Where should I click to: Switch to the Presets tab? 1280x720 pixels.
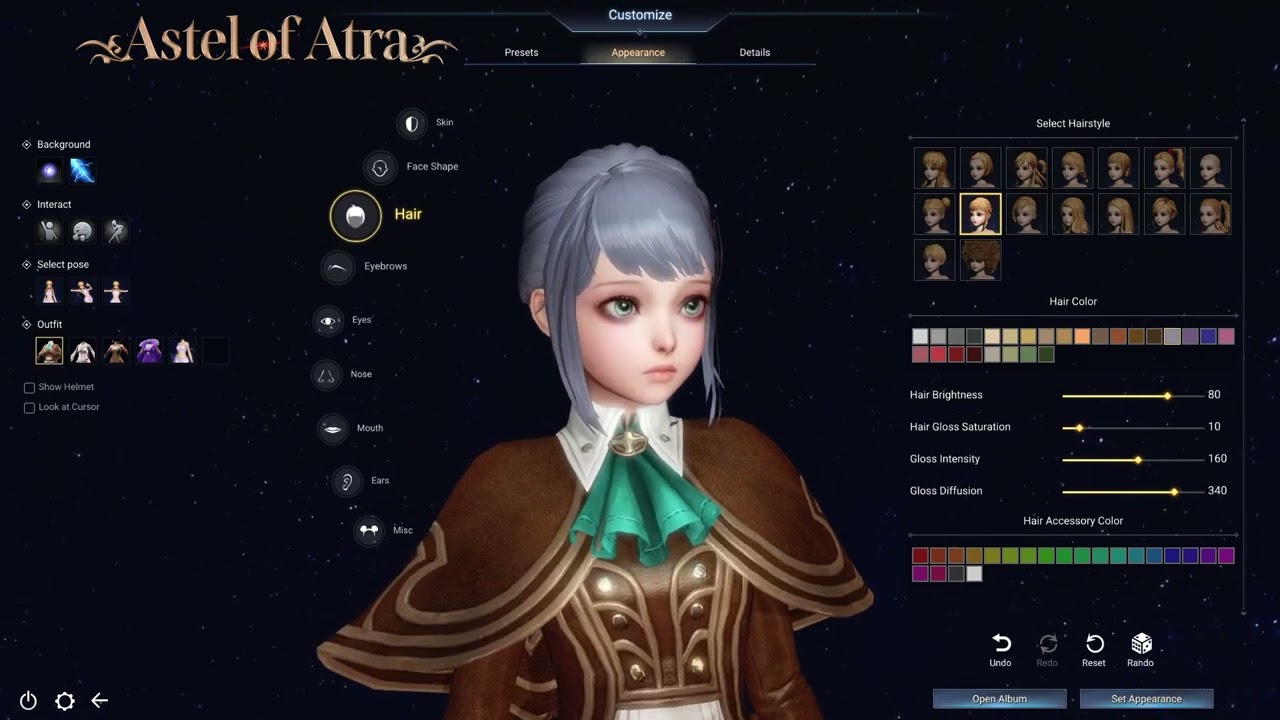click(521, 52)
